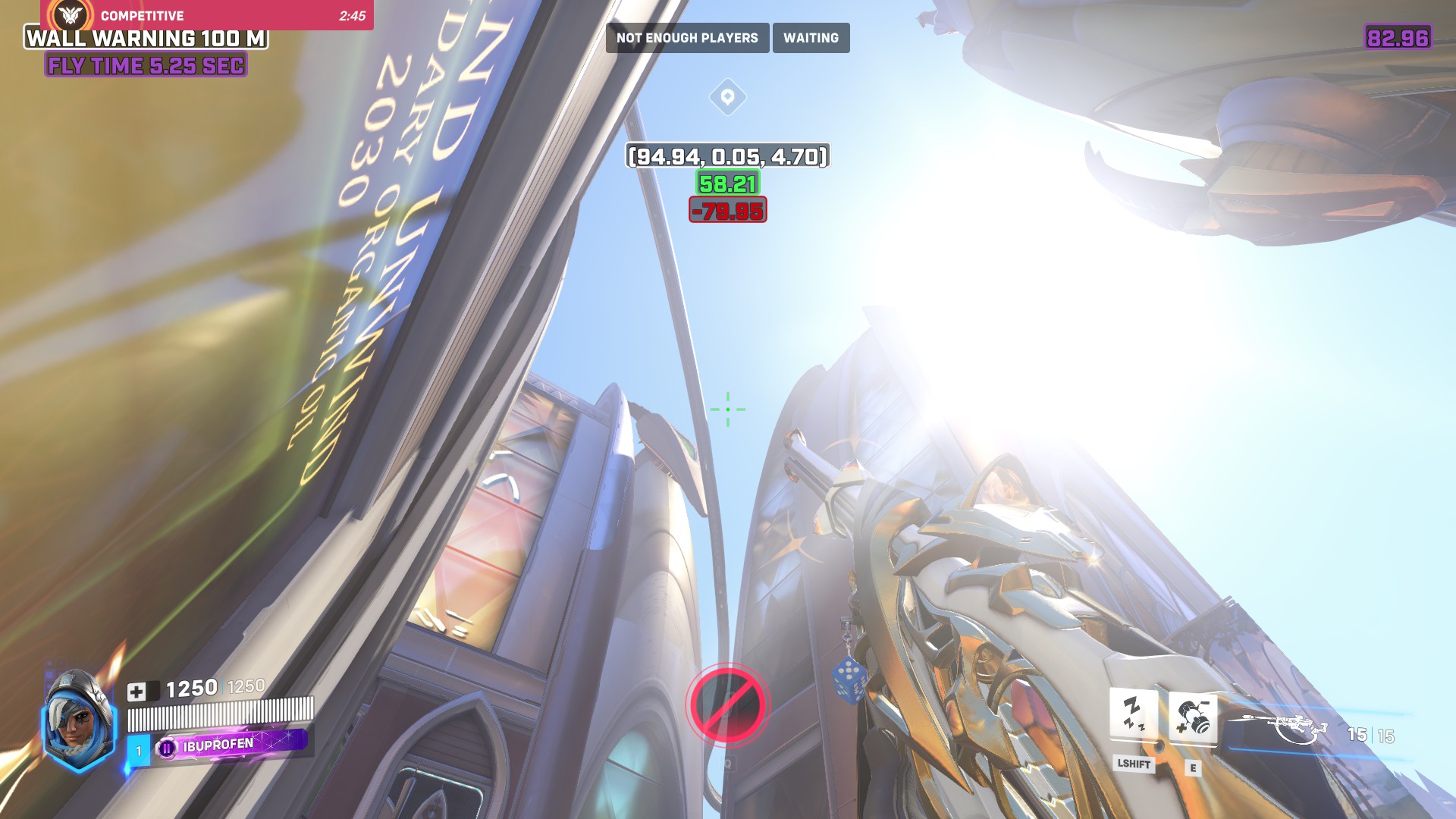The image size is (1456, 819).
Task: Open the WALL WARNING 100 M alert
Action: (146, 40)
